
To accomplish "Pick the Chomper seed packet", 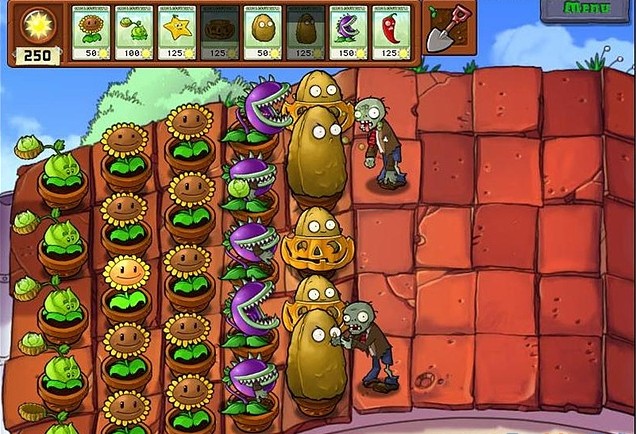I will pos(350,31).
